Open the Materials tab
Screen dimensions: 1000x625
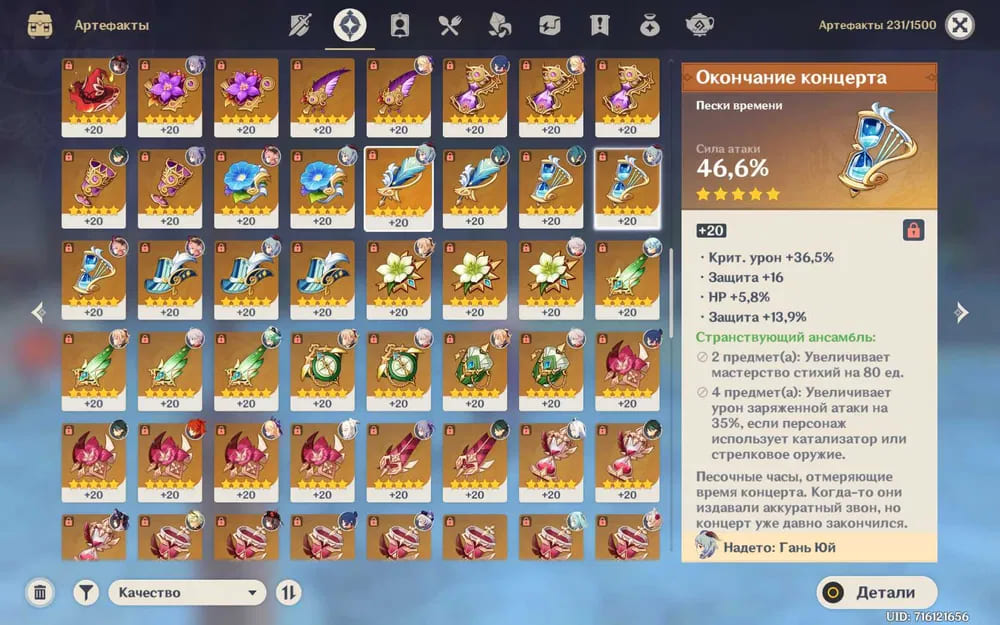pyautogui.click(x=500, y=25)
